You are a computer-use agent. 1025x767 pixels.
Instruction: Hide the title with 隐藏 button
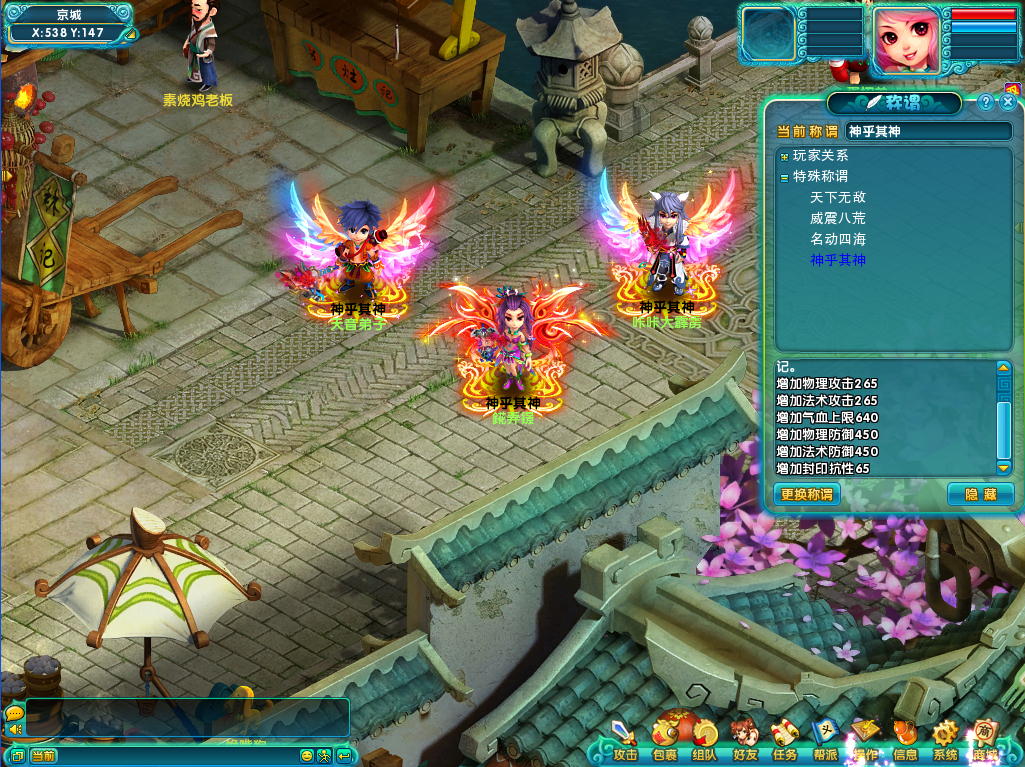(980, 494)
